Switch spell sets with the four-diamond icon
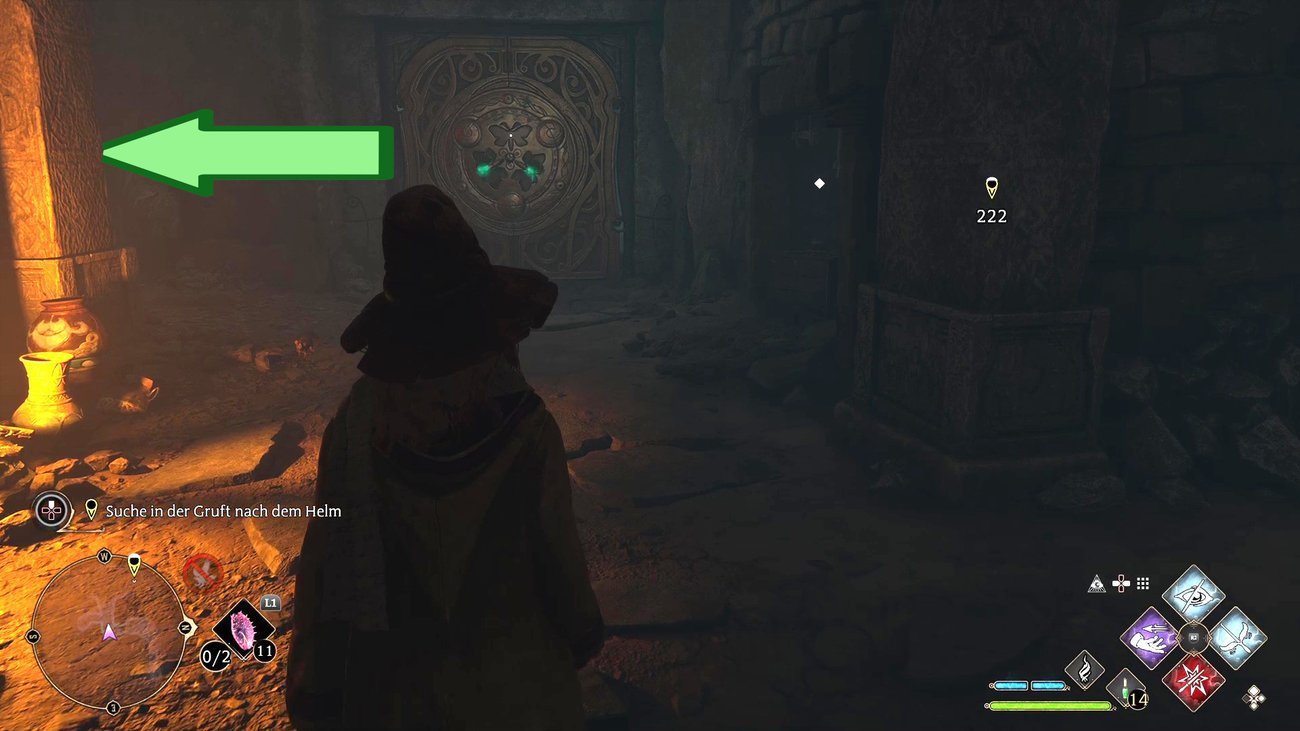The width and height of the screenshot is (1300, 731). [1254, 696]
